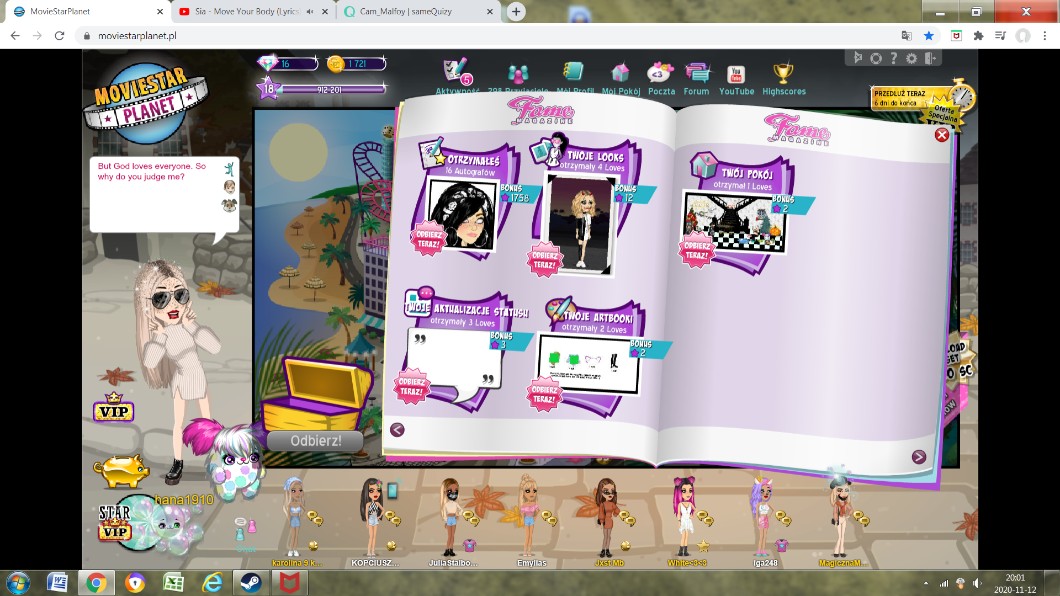Claim the Twoje Artbooki bonus
Image resolution: width=1060 pixels, height=596 pixels.
click(x=545, y=393)
